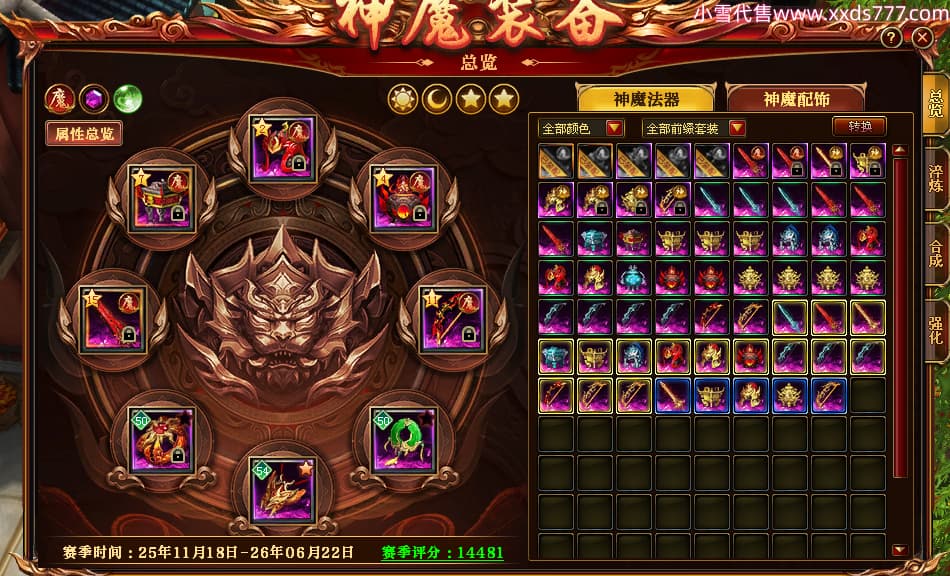Open the help question mark button
The width and height of the screenshot is (950, 576).
pyautogui.click(x=892, y=38)
